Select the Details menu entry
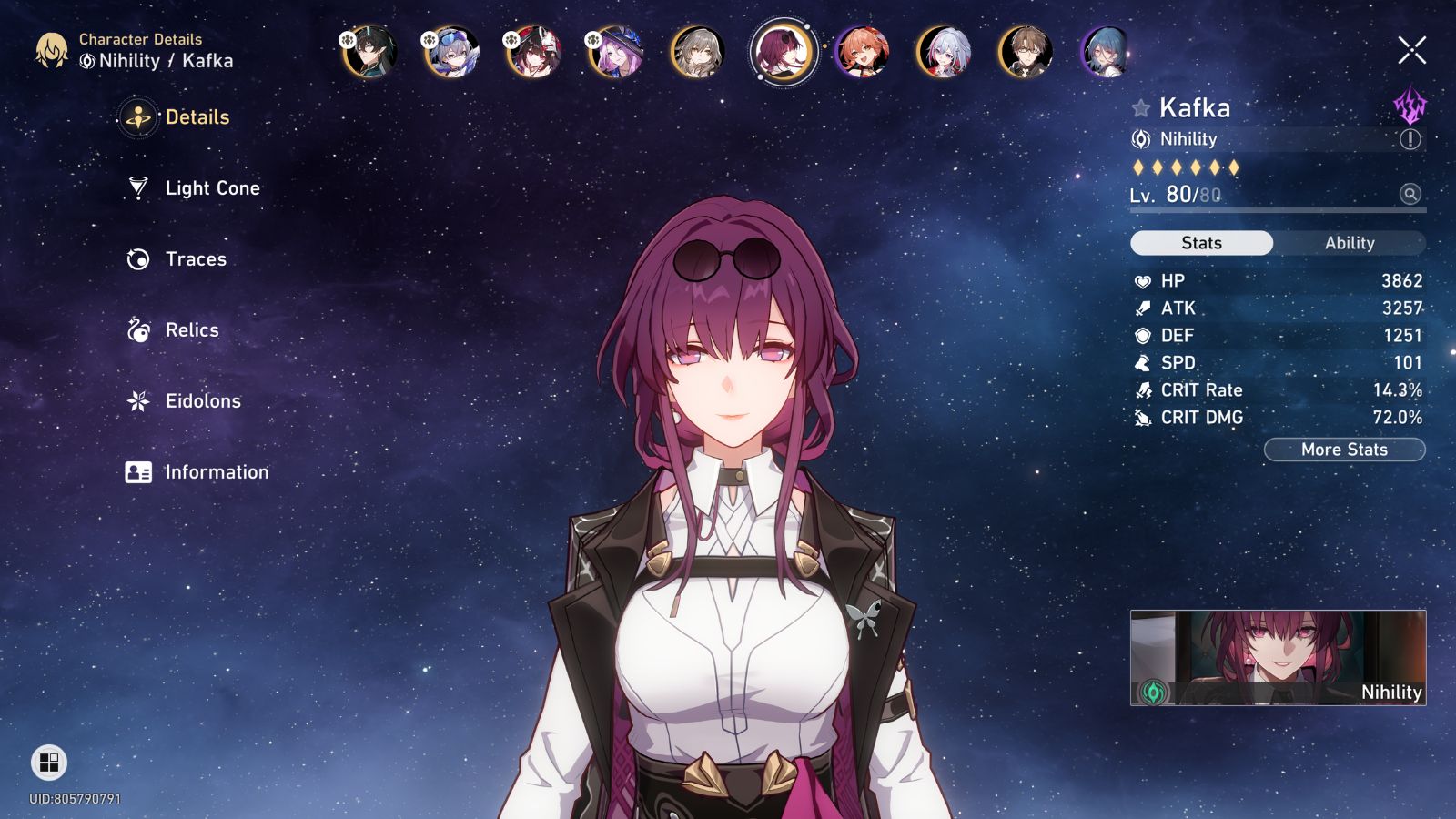 click(x=197, y=117)
